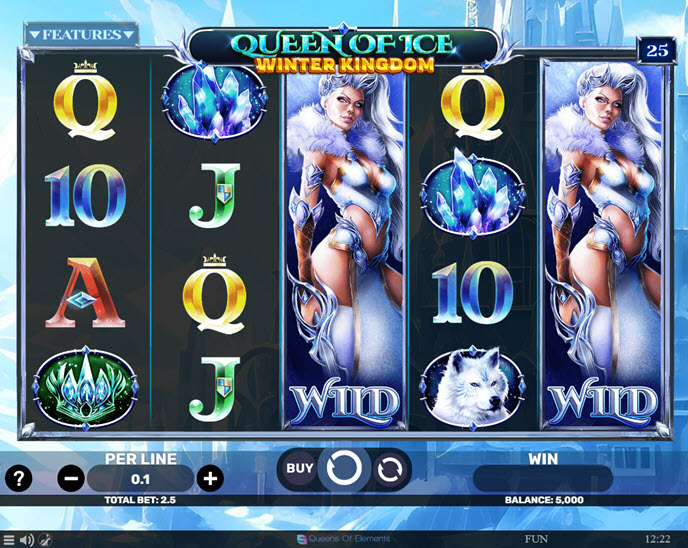Show the help information
688x548 pixels.
[19, 478]
